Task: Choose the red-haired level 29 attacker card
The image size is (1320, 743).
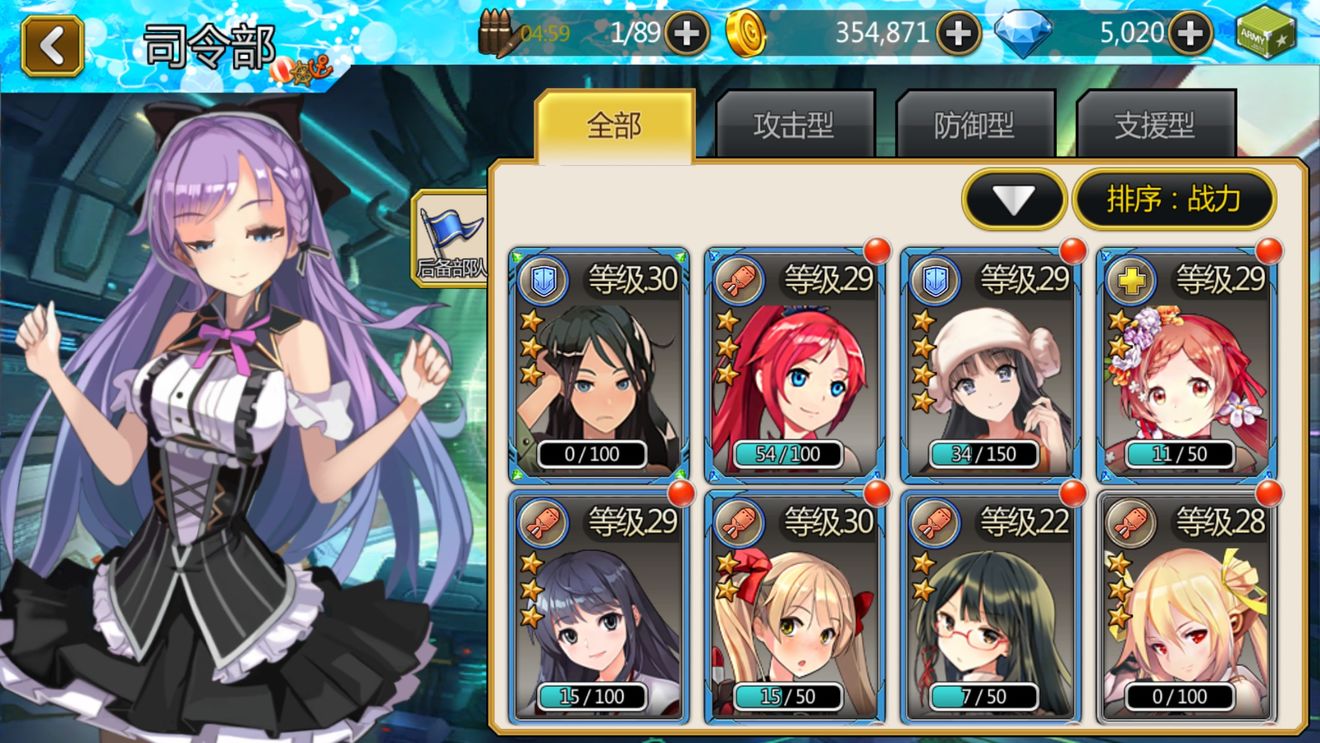Action: coord(794,365)
